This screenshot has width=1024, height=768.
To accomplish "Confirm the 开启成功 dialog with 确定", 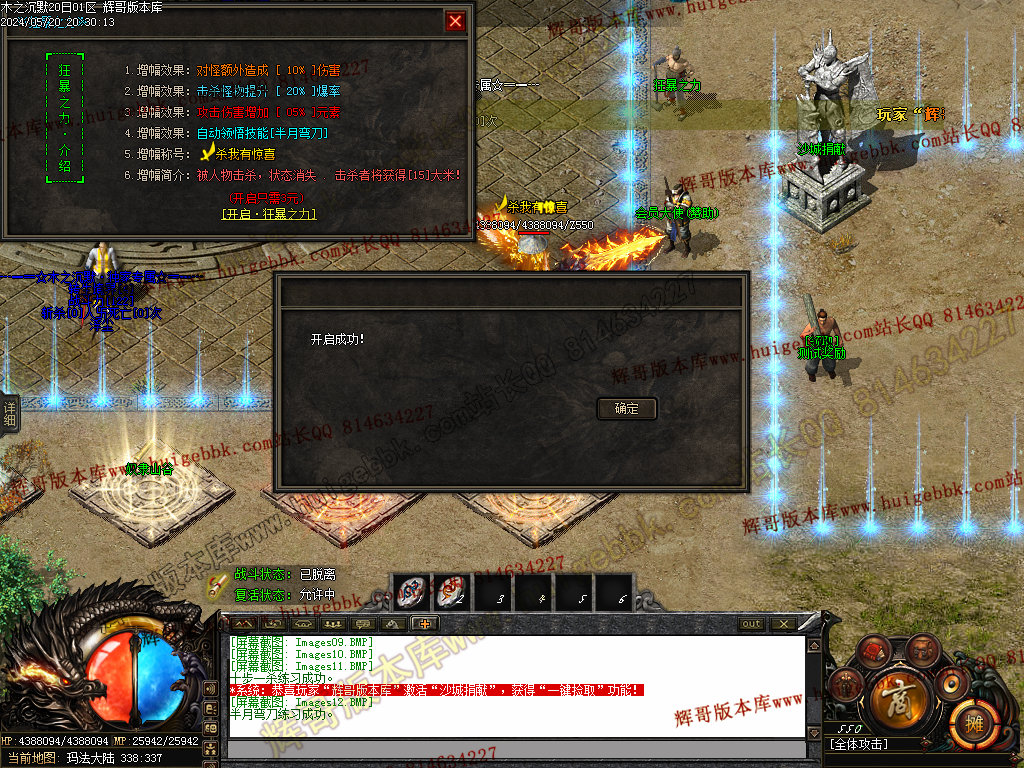I will (627, 408).
